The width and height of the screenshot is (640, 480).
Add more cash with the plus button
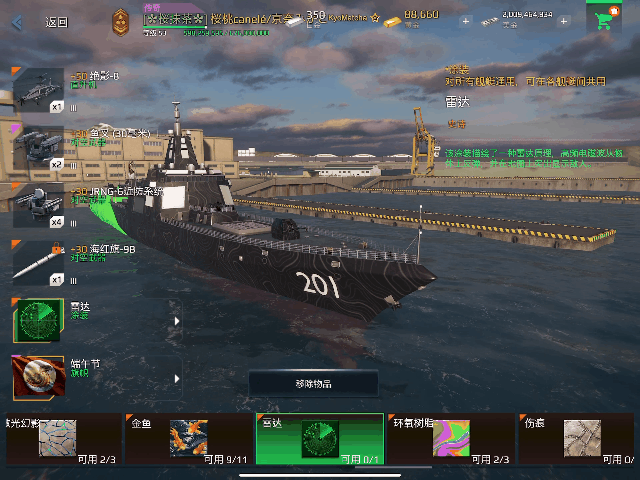click(564, 20)
